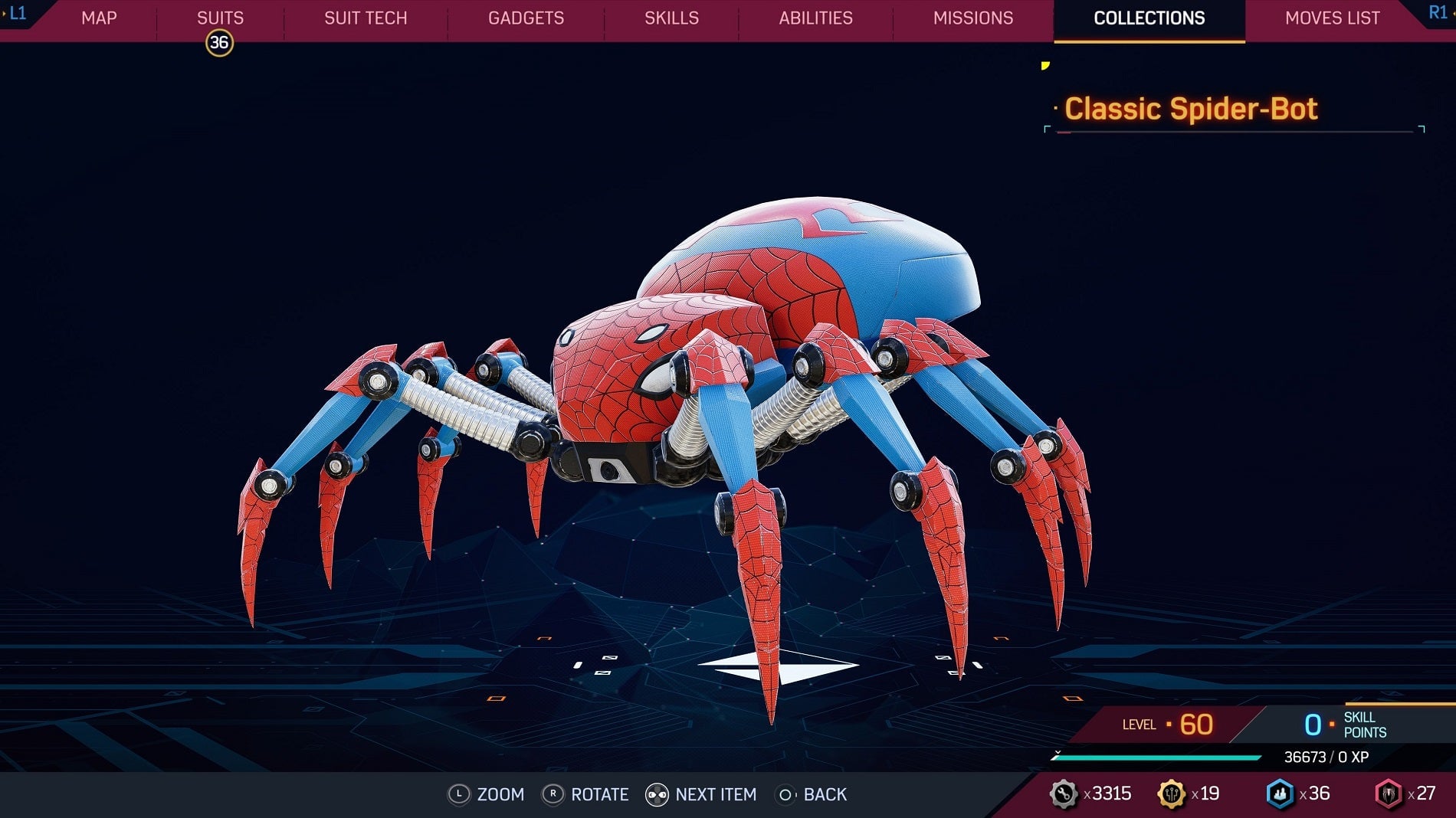Viewport: 1456px width, 818px height.
Task: Select the ABILITIES menu entry
Action: click(815, 18)
